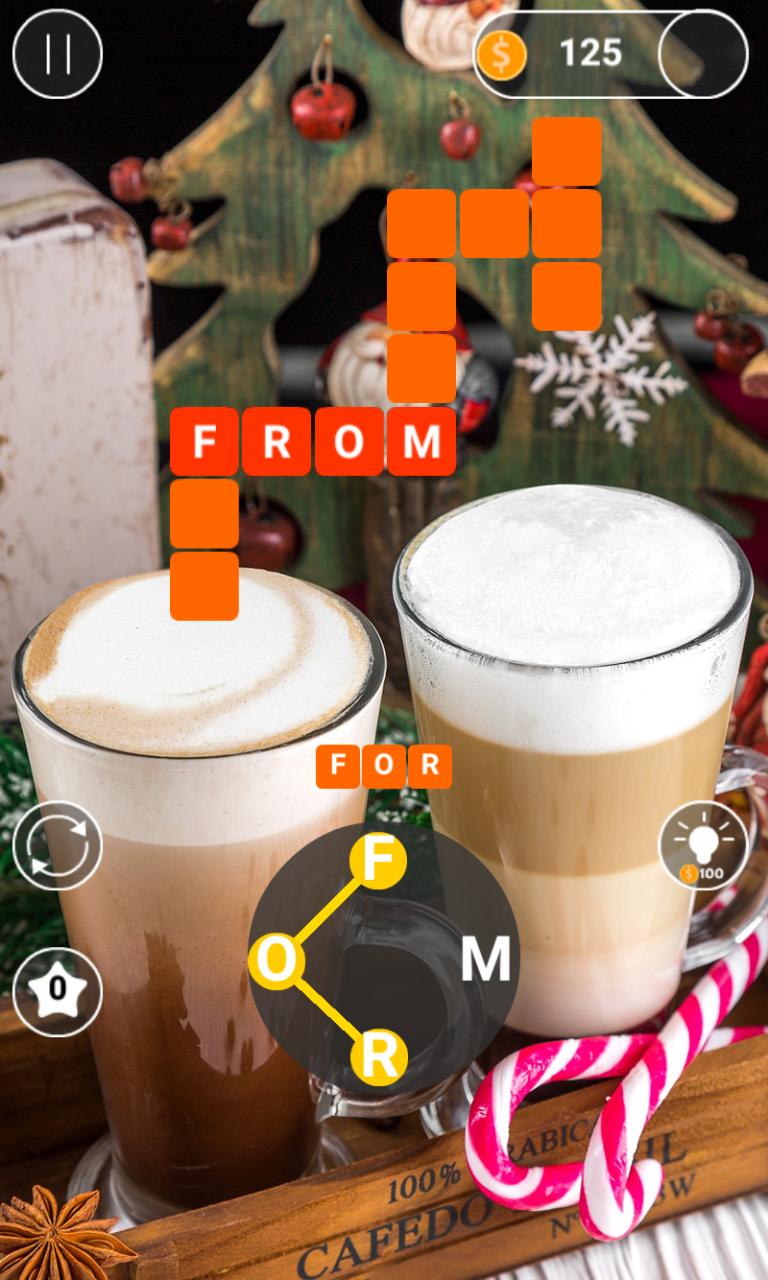This screenshot has width=768, height=1280.
Task: Use the lightbulb hint for 100 coins
Action: 703,845
